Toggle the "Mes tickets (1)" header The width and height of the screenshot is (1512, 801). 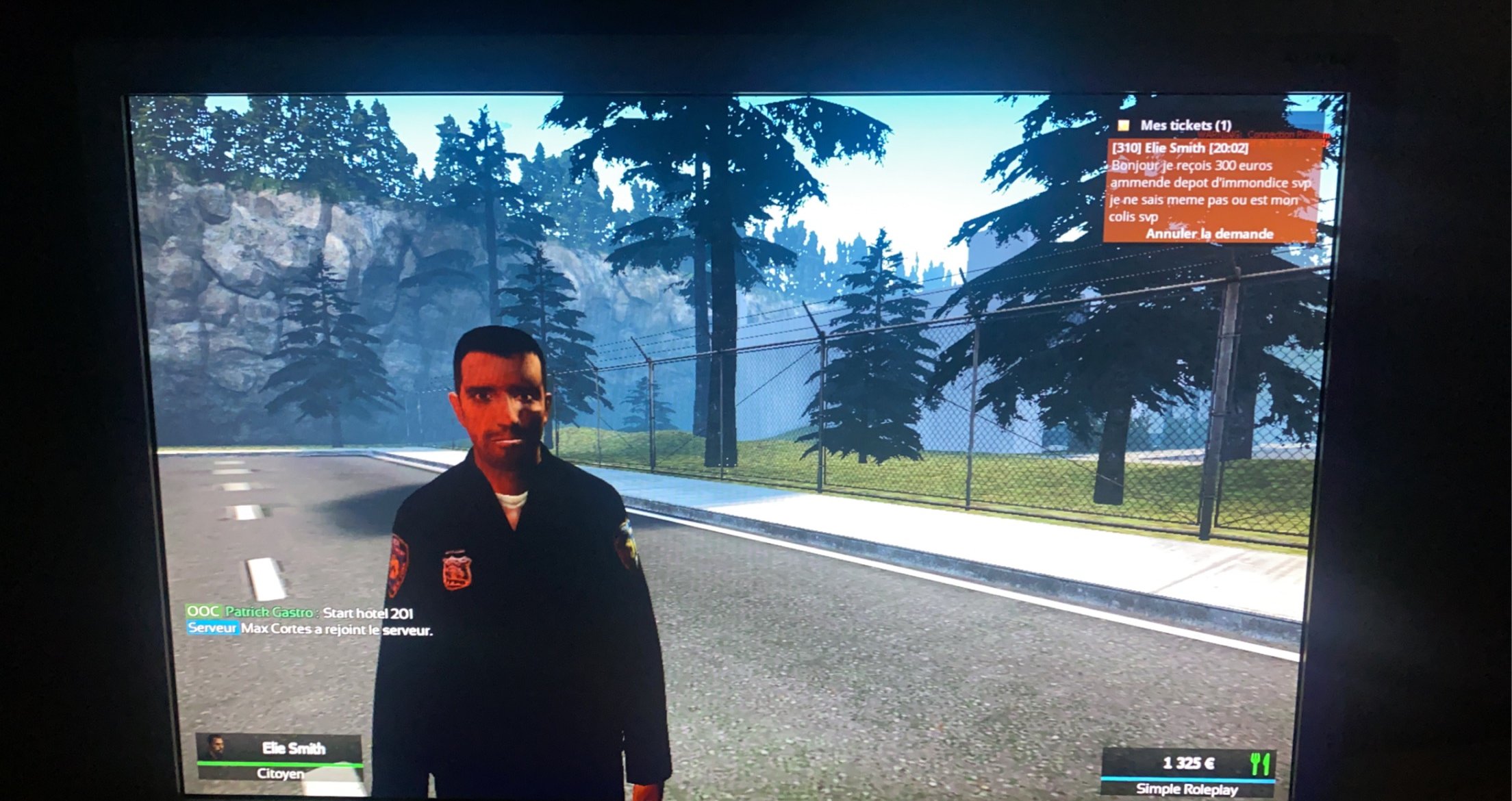click(1185, 125)
